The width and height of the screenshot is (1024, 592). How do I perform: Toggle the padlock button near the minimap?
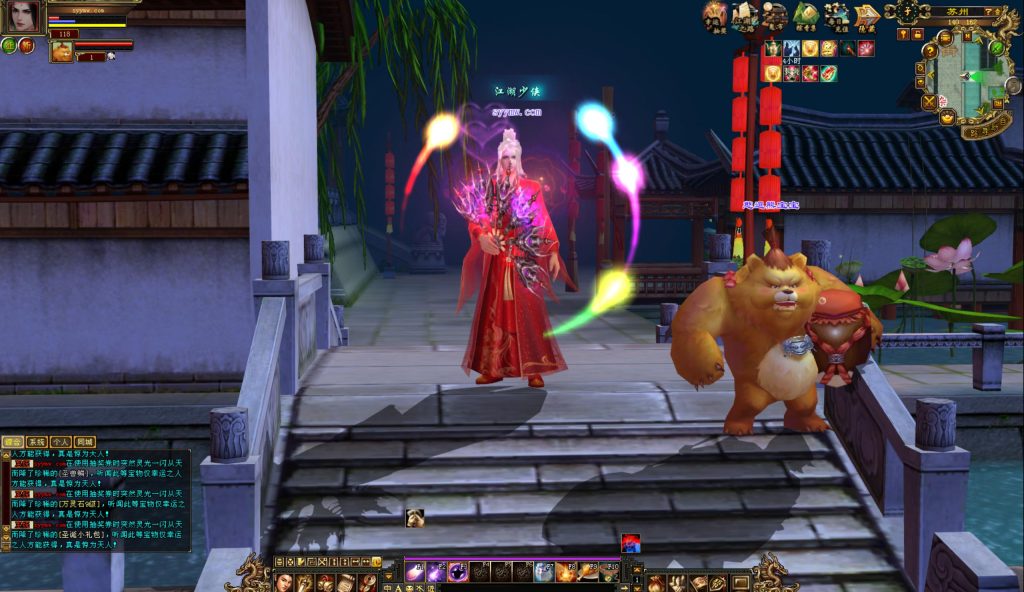click(x=917, y=34)
